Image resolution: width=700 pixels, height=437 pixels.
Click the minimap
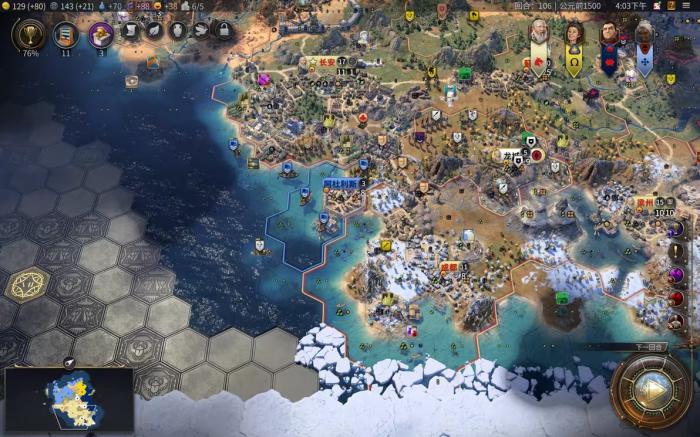click(68, 398)
